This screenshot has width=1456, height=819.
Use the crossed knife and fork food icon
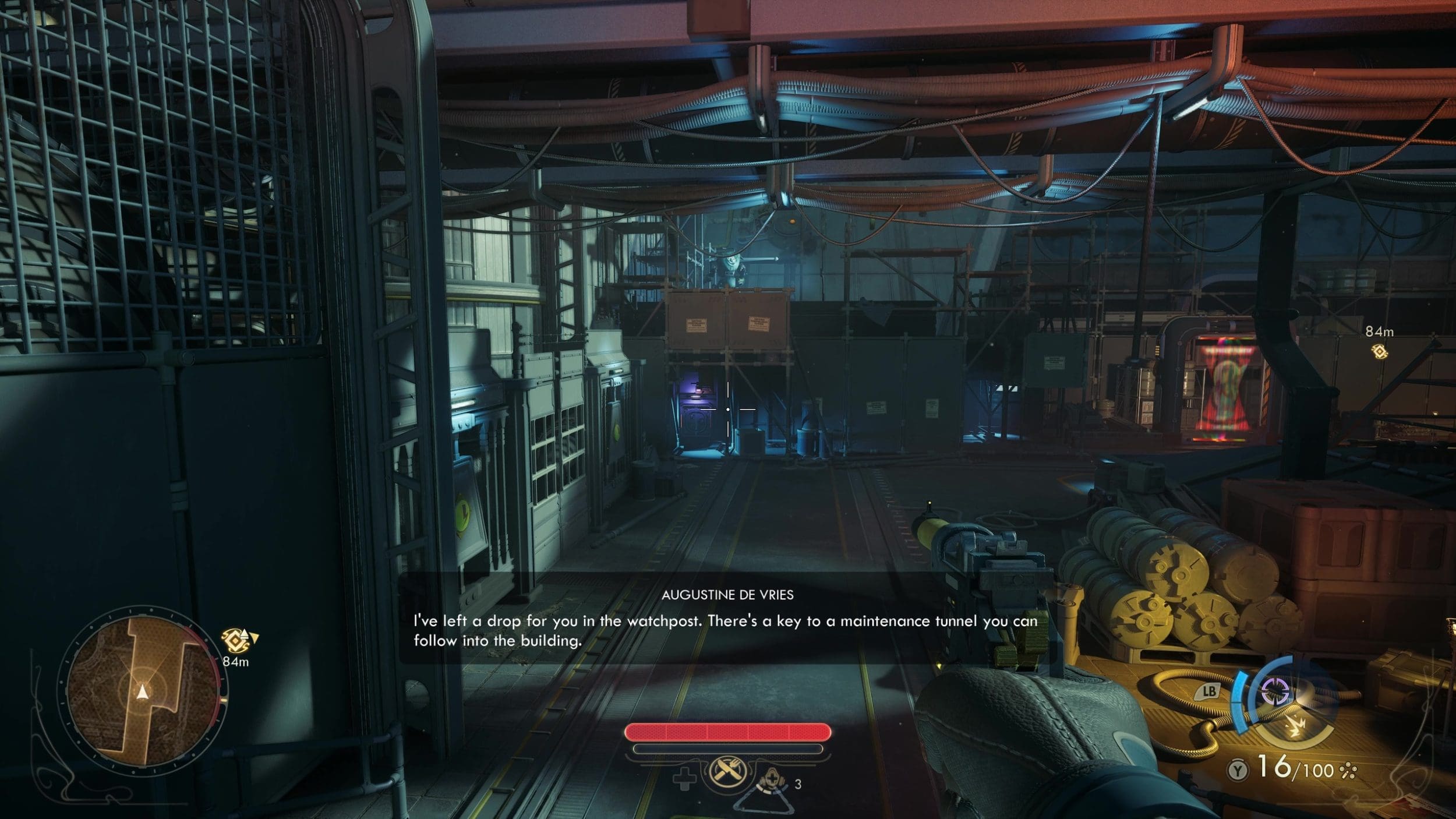pyautogui.click(x=727, y=772)
